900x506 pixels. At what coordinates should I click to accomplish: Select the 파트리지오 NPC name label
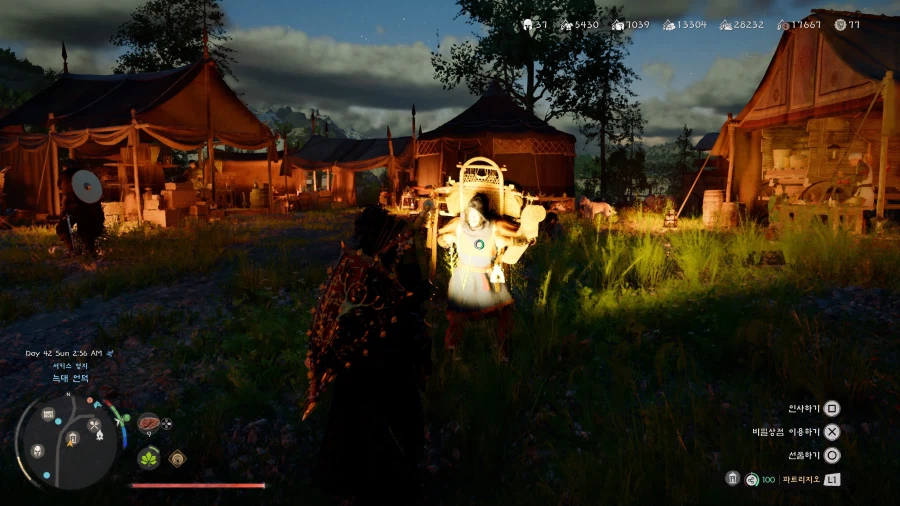pyautogui.click(x=802, y=479)
